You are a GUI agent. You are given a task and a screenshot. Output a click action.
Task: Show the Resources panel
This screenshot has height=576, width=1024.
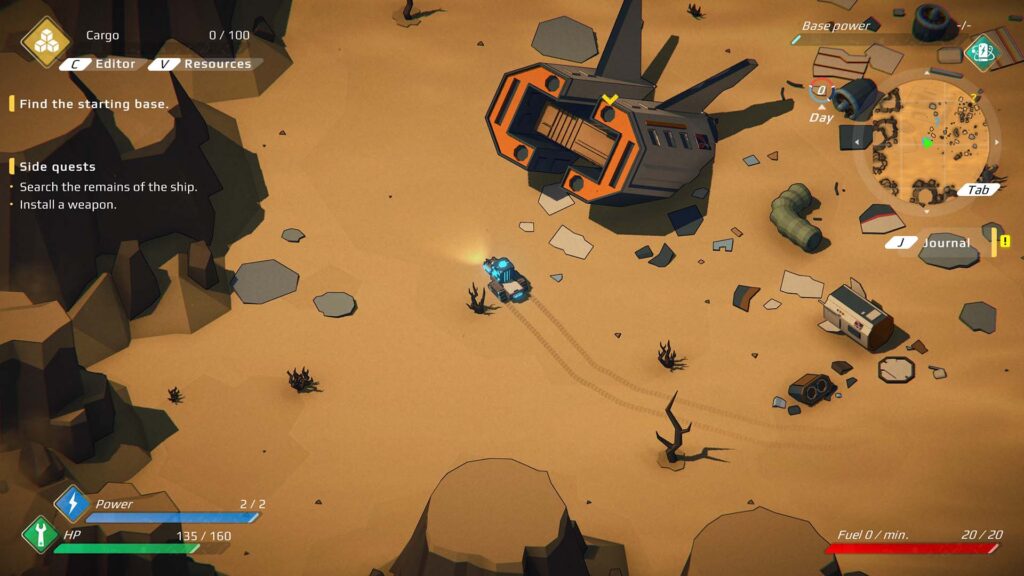click(x=206, y=64)
